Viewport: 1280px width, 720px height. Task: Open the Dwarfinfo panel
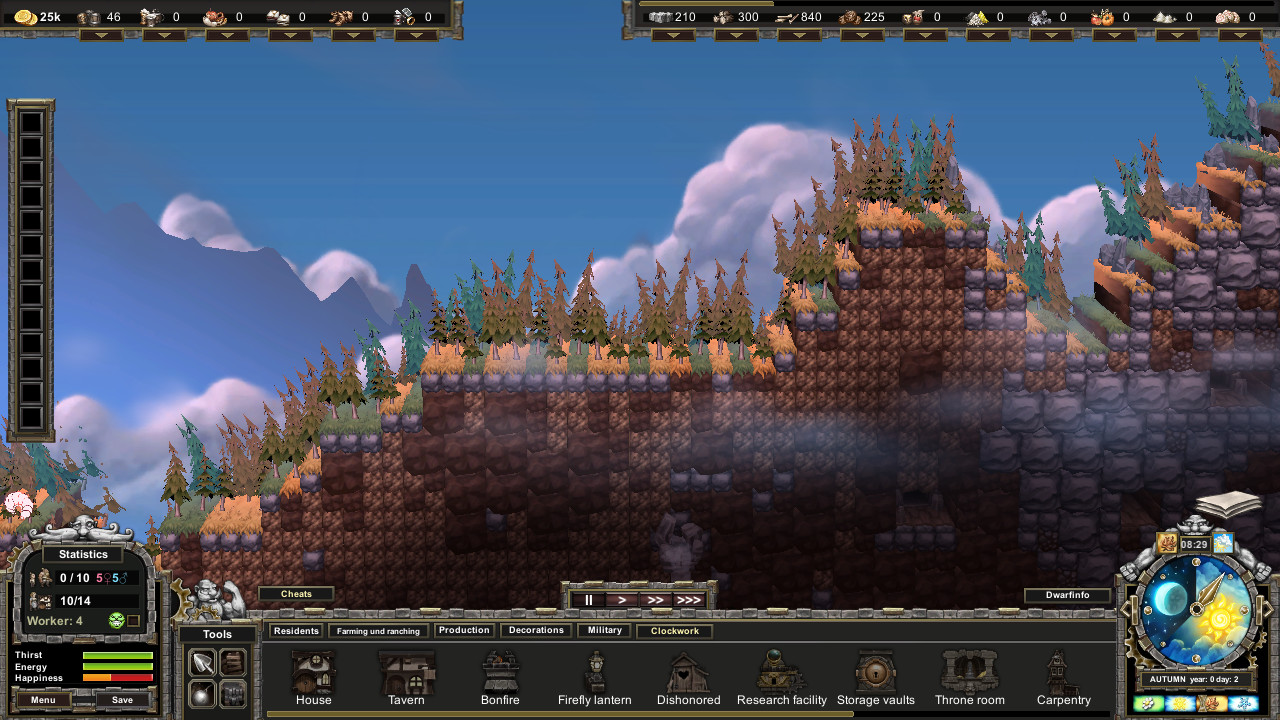1067,594
